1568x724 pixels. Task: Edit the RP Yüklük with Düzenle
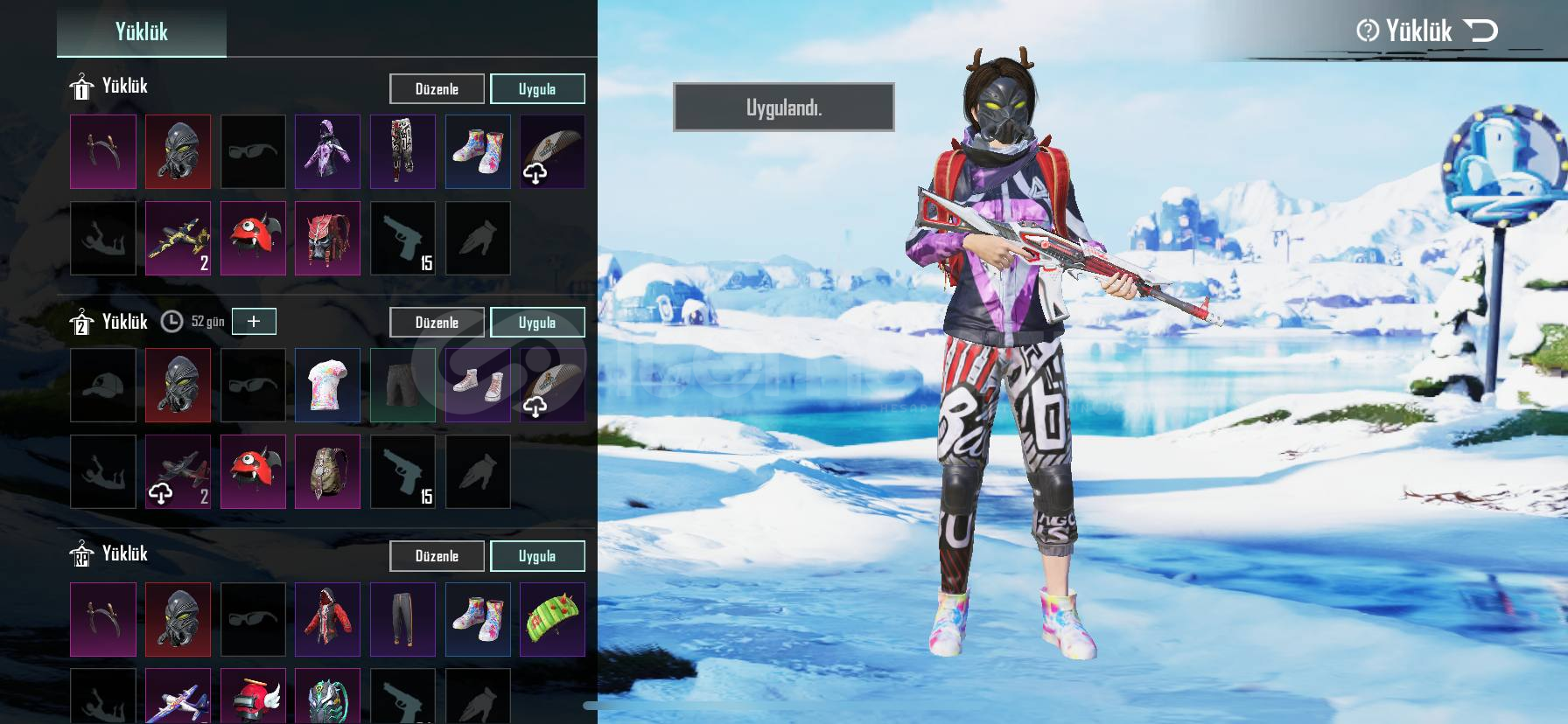pyautogui.click(x=437, y=556)
